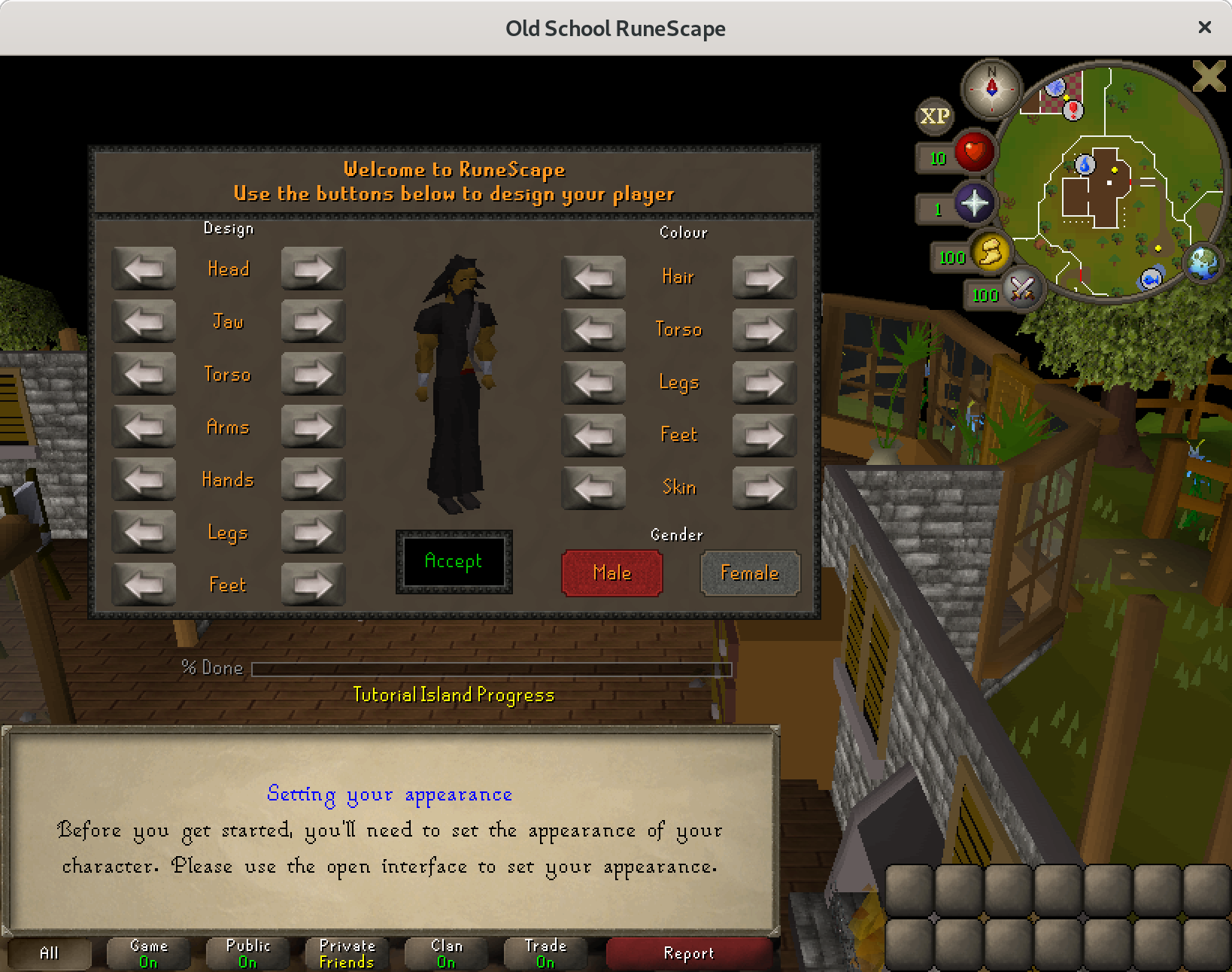Open the world map globe icon
Viewport: 1232px width, 972px height.
pos(1202,264)
